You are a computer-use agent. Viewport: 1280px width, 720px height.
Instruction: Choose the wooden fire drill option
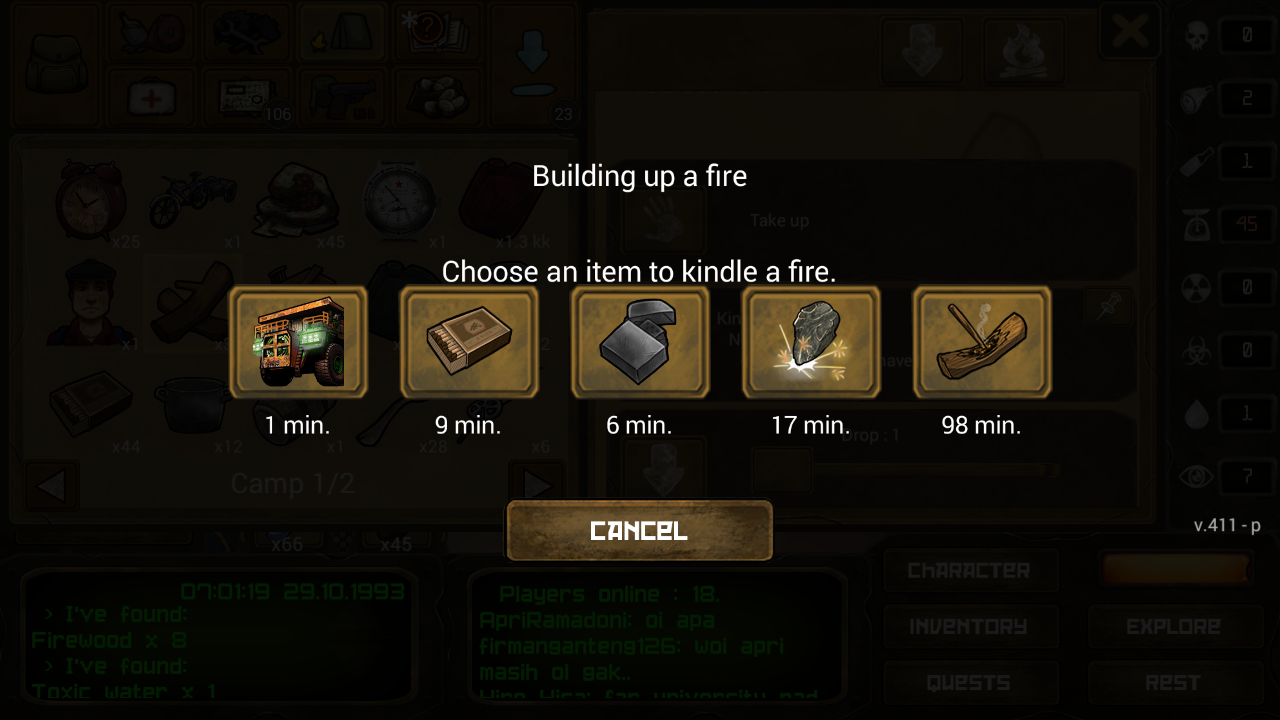pyautogui.click(x=982, y=343)
